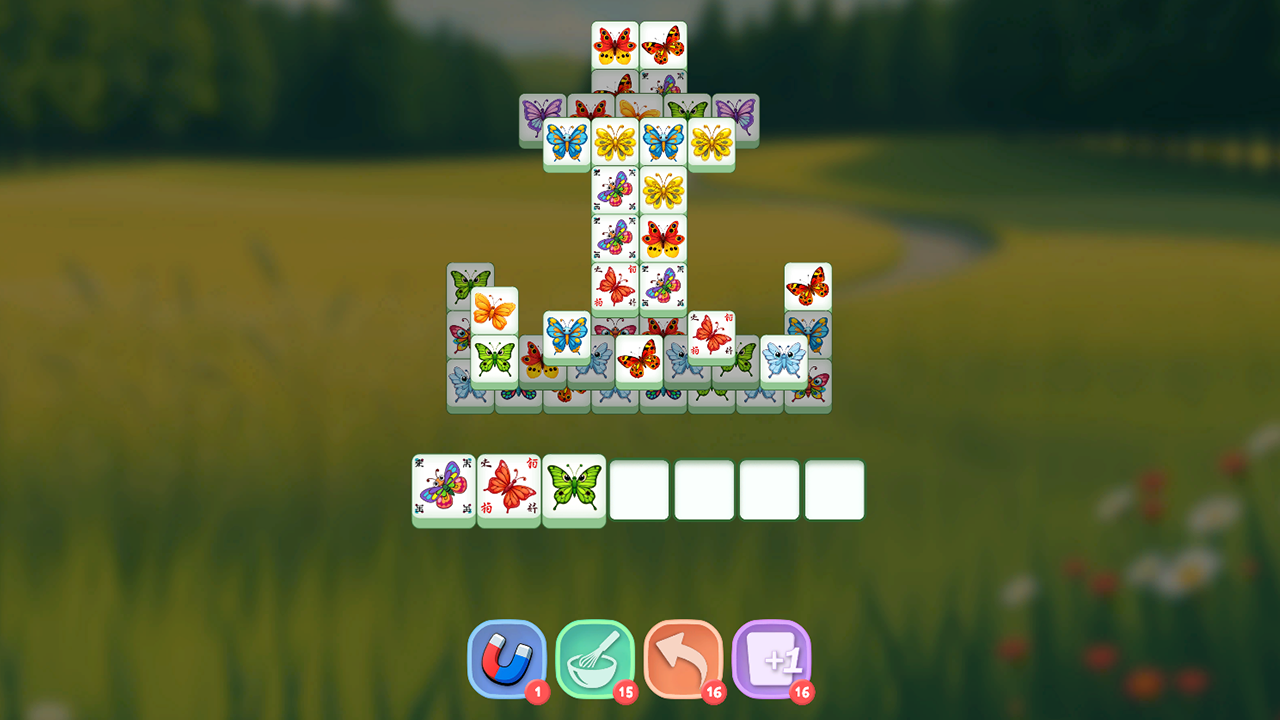Click the first empty tray slot
1280x720 pixels.
640,488
